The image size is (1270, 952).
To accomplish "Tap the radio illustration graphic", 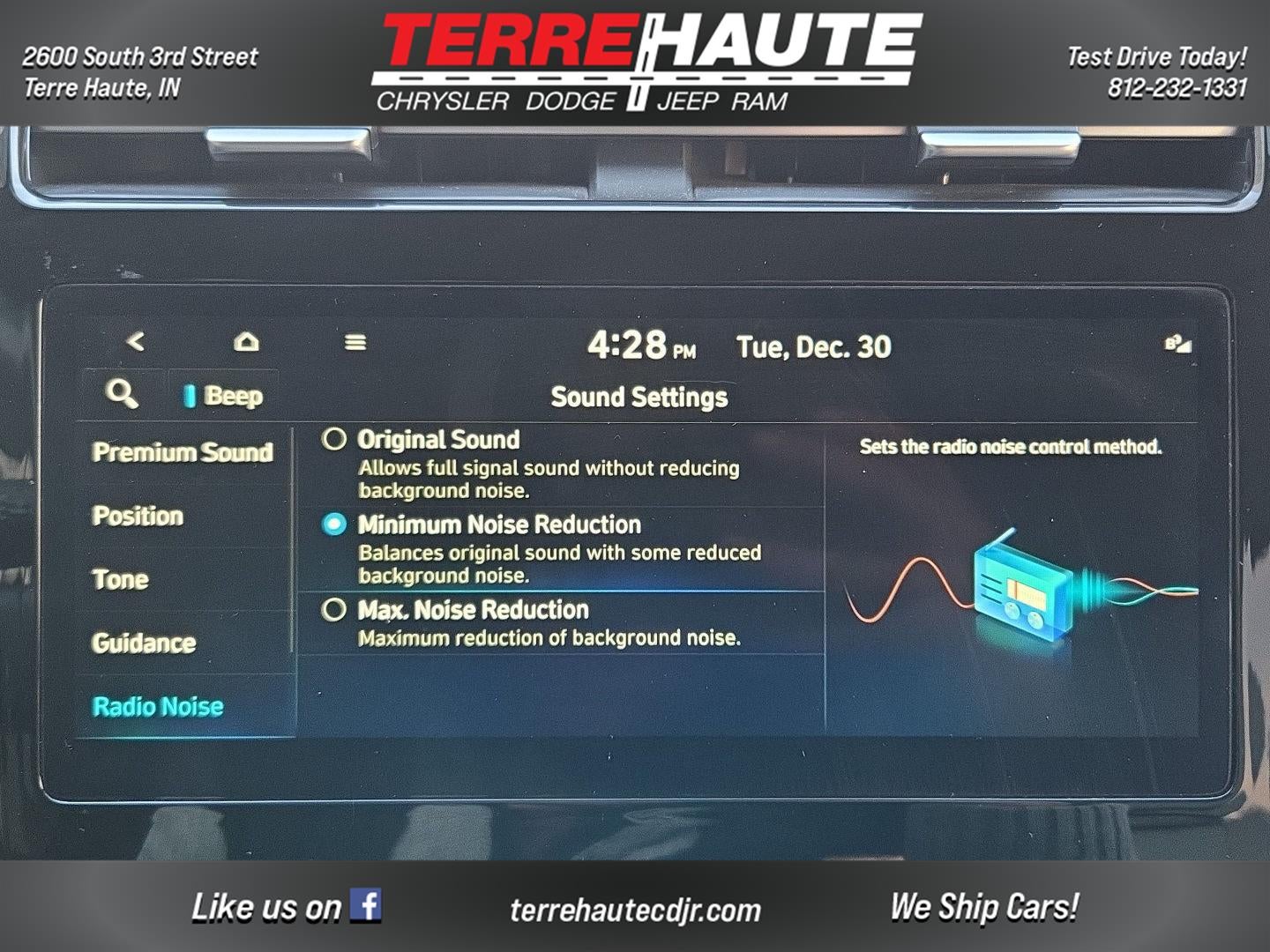I will tap(1023, 591).
